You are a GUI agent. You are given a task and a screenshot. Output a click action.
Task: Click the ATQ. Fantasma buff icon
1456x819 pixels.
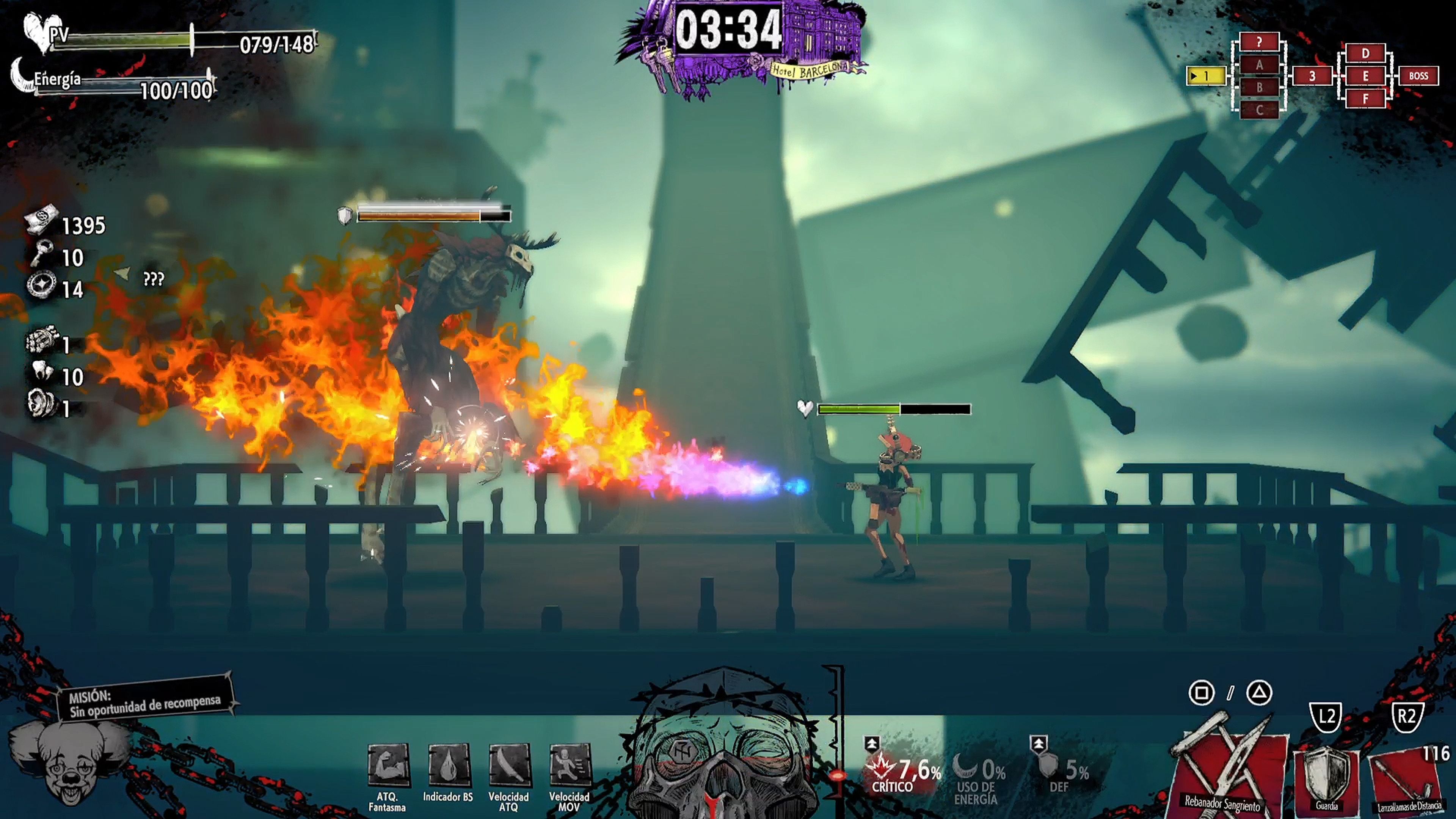[x=388, y=766]
